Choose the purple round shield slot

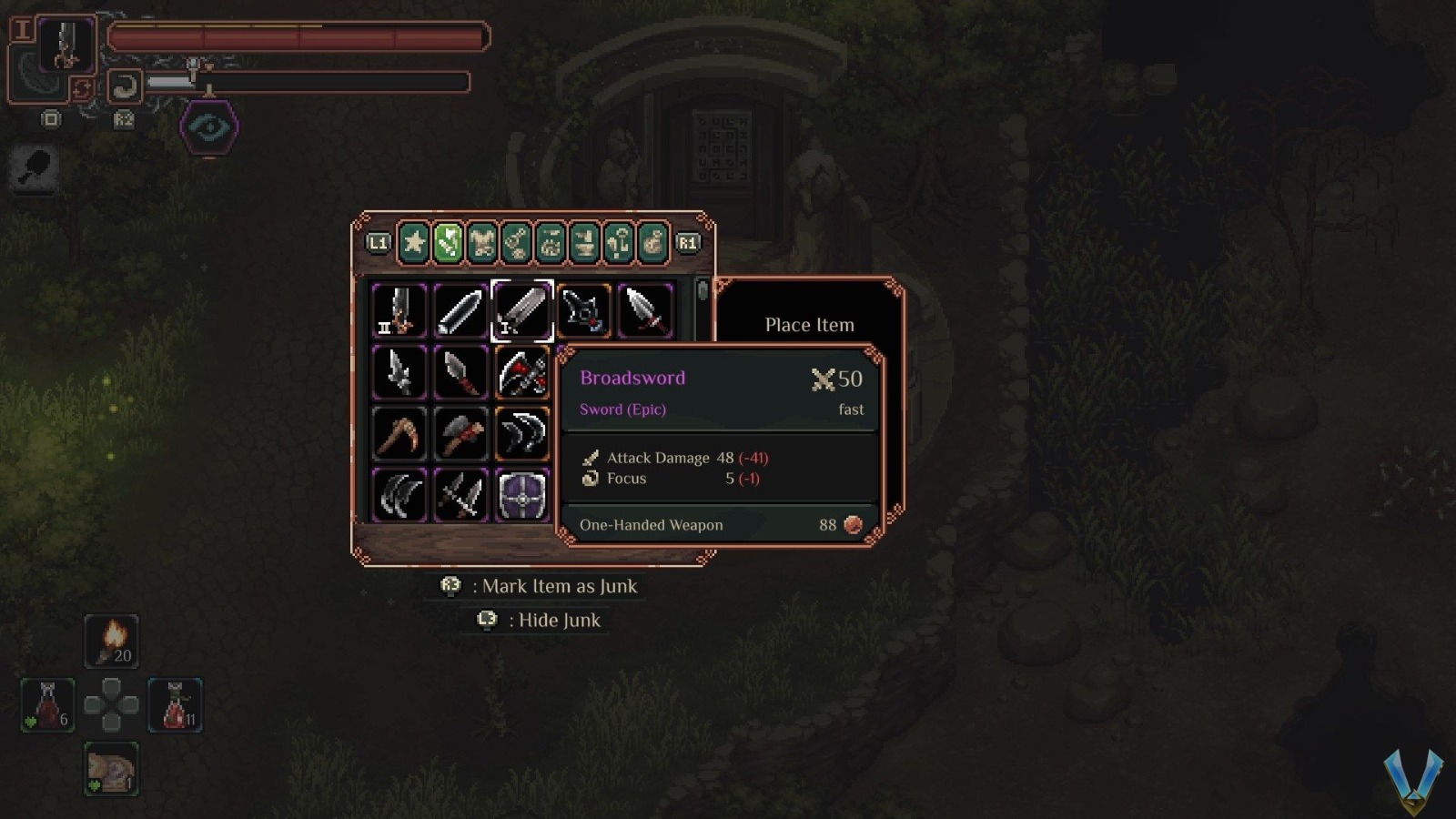(x=521, y=495)
